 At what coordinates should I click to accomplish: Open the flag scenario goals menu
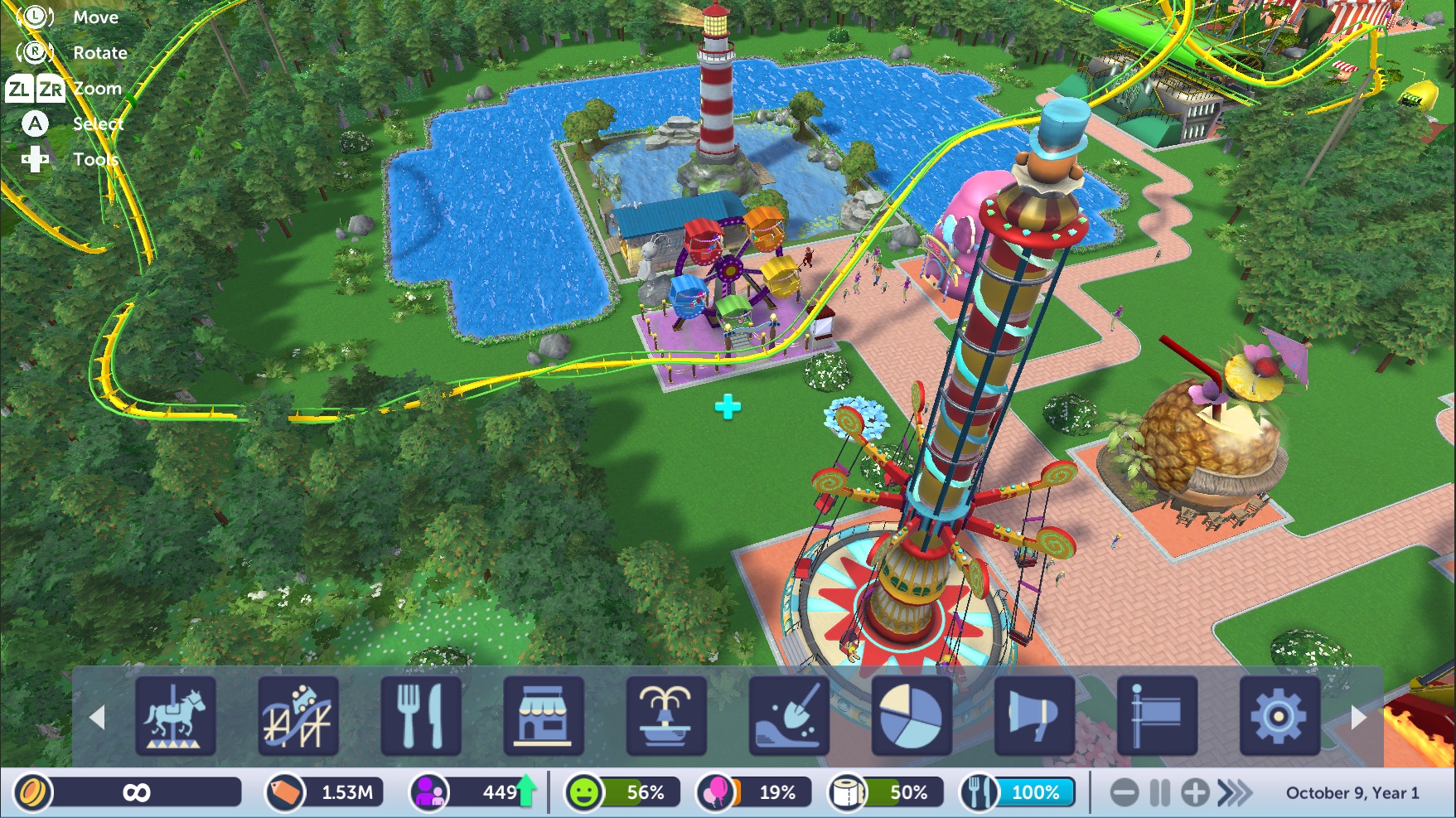point(1157,715)
